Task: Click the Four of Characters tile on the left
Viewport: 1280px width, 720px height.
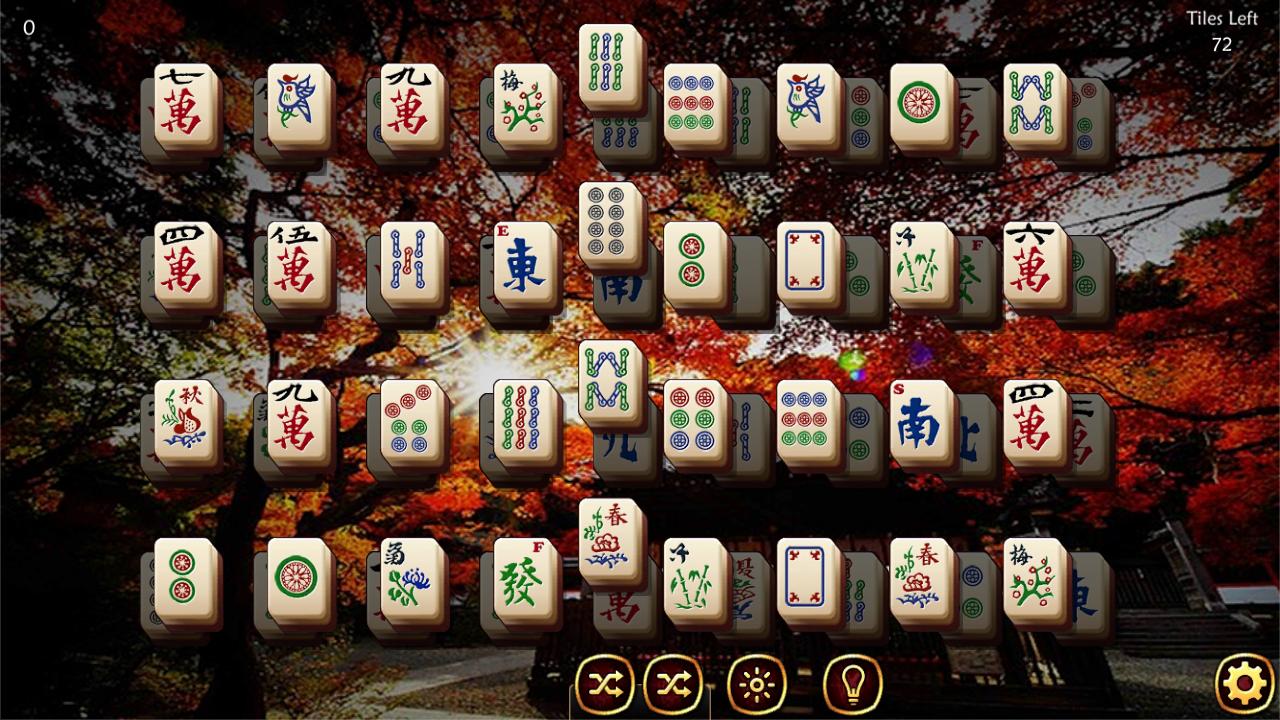Action: [x=183, y=262]
